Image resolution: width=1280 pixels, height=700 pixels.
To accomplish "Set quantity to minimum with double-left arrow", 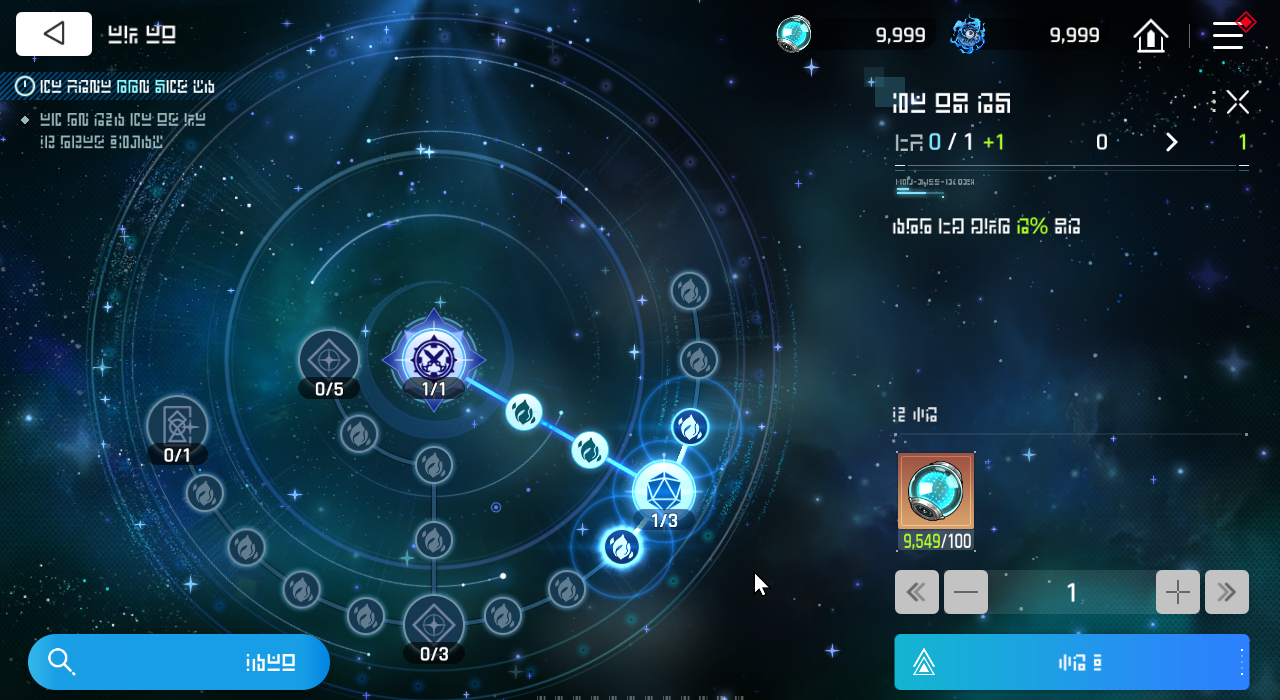I will tap(916, 592).
